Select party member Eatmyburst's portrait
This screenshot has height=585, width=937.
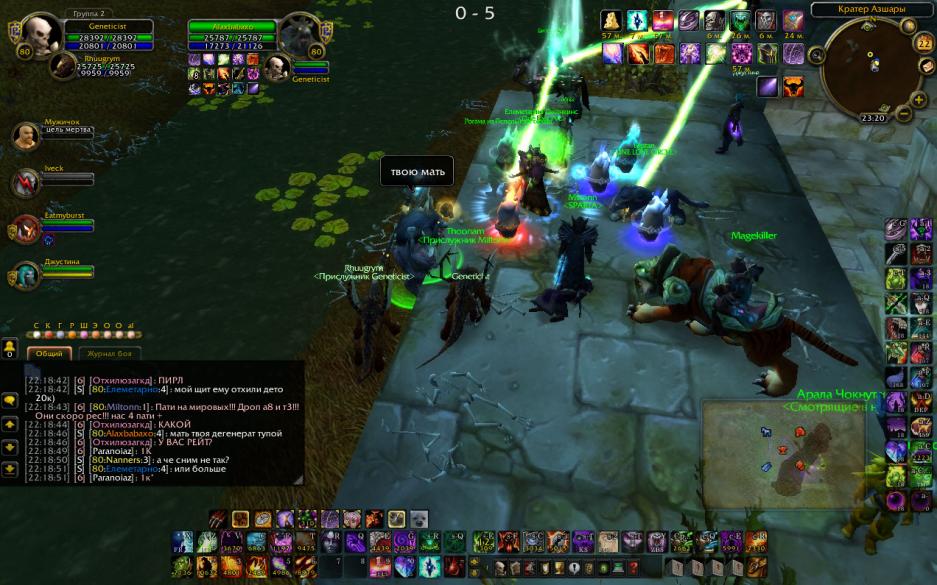coord(26,228)
